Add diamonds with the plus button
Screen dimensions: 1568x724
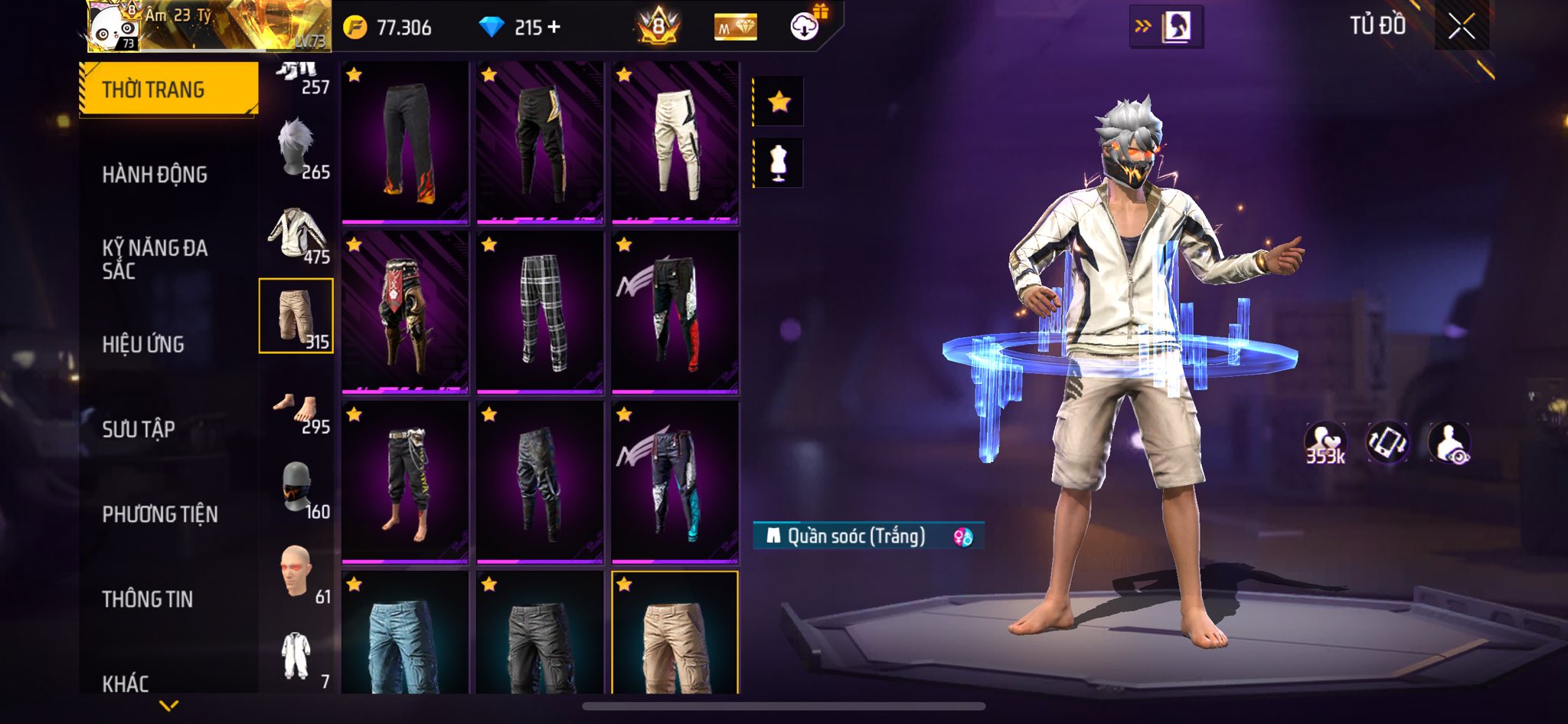coord(554,28)
